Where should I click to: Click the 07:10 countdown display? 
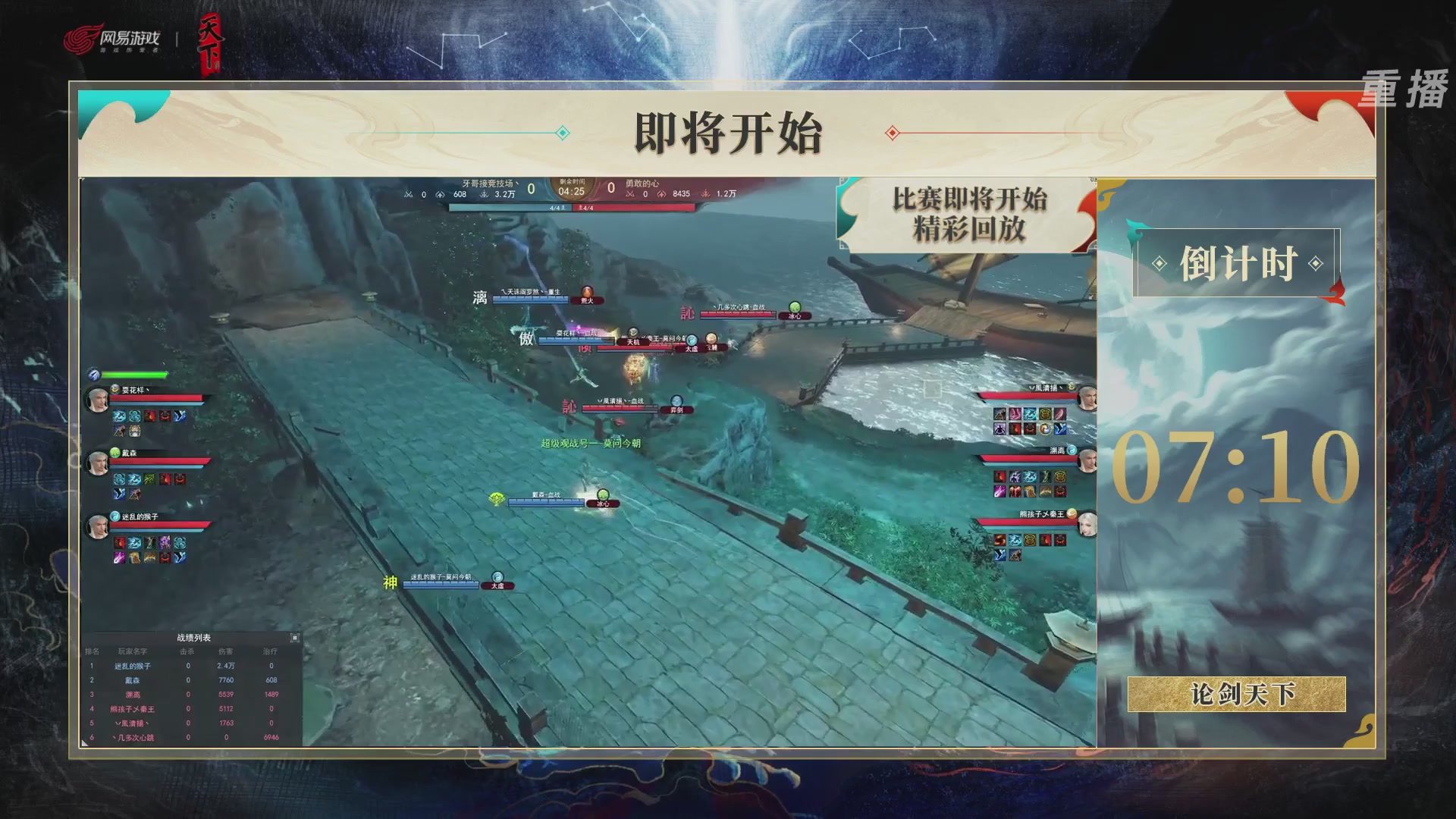coord(1236,468)
